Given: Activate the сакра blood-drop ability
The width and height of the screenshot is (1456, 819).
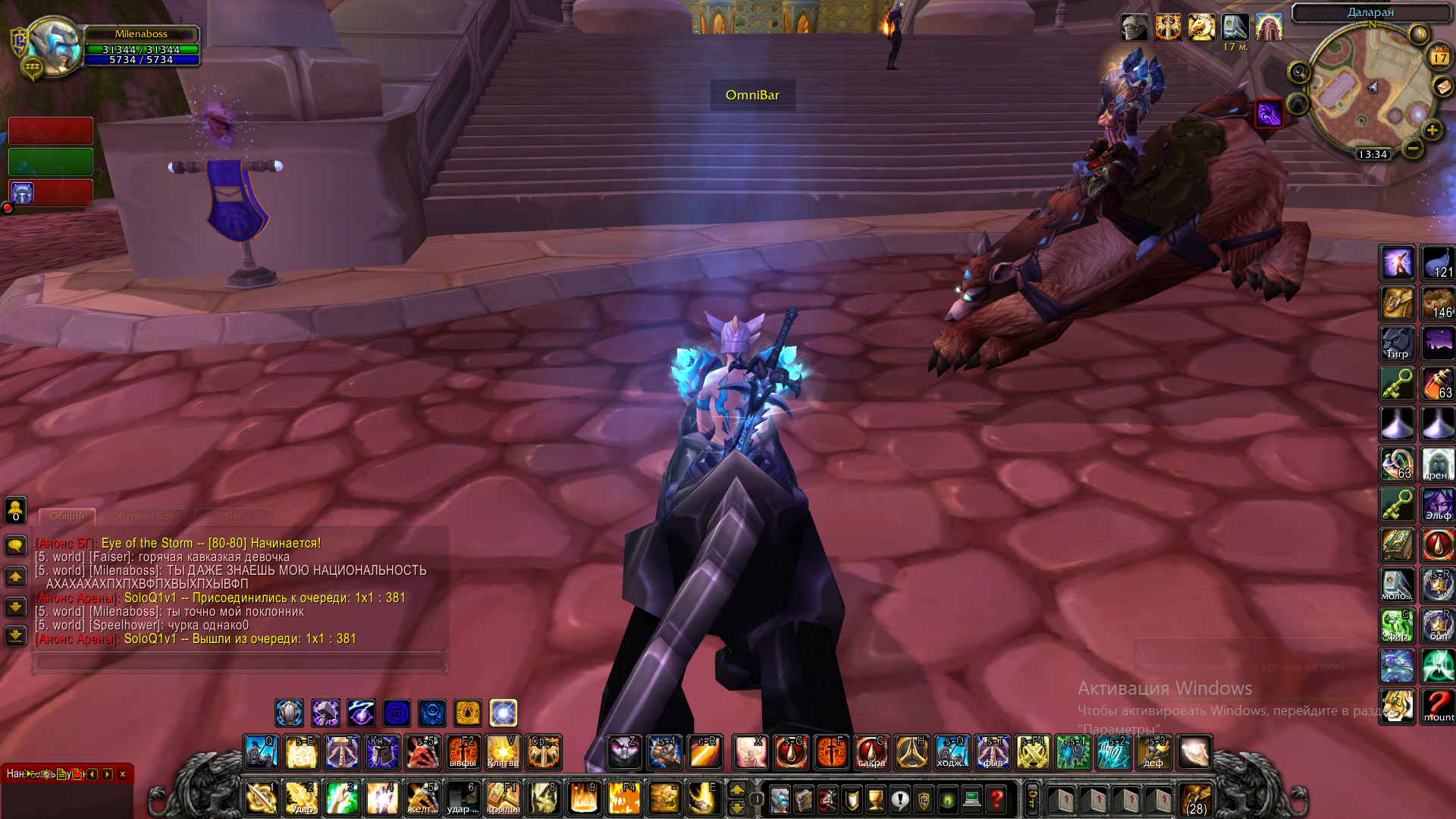Looking at the screenshot, I should click(x=871, y=752).
